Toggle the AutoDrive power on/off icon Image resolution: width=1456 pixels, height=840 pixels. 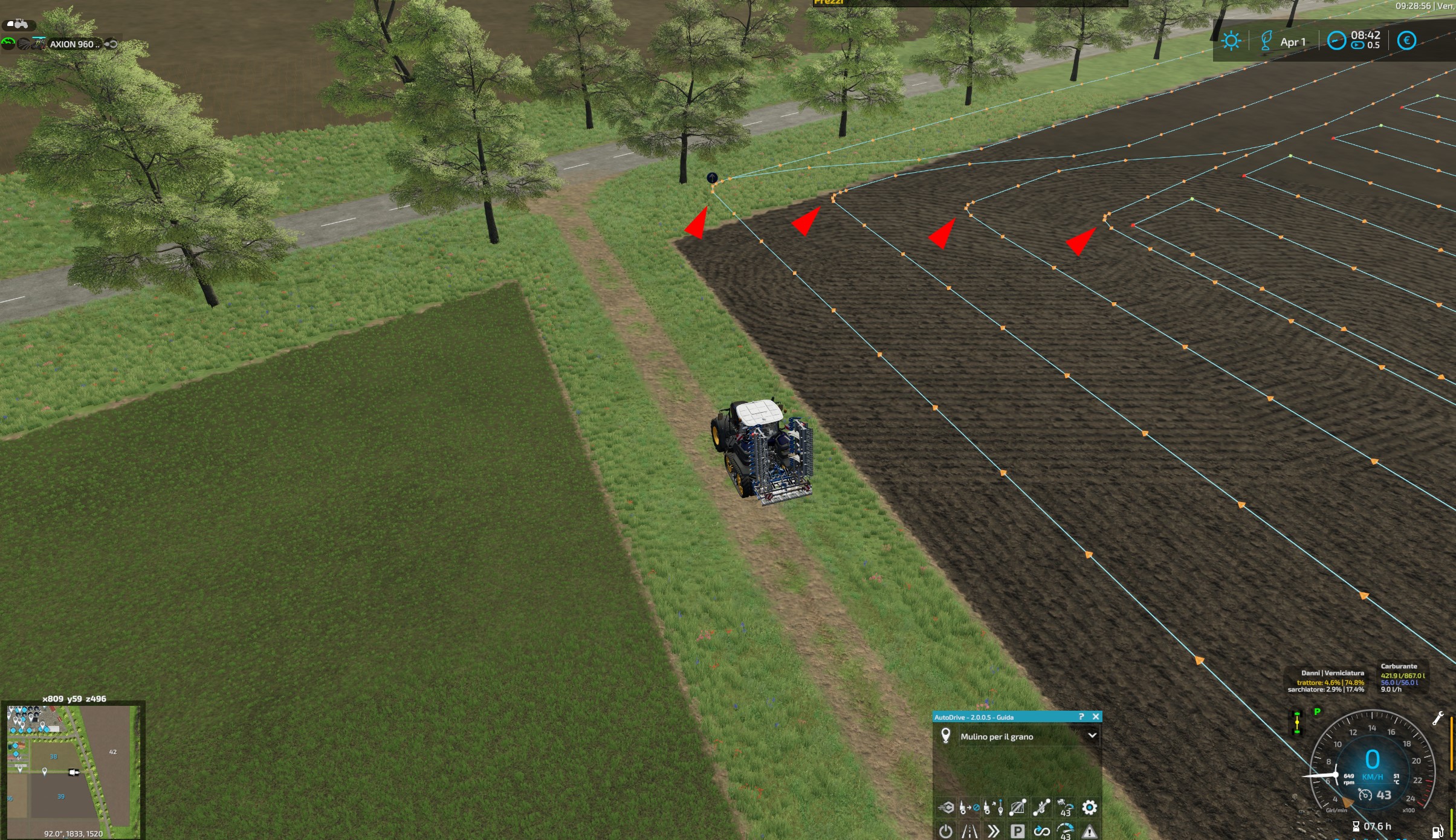[946, 832]
